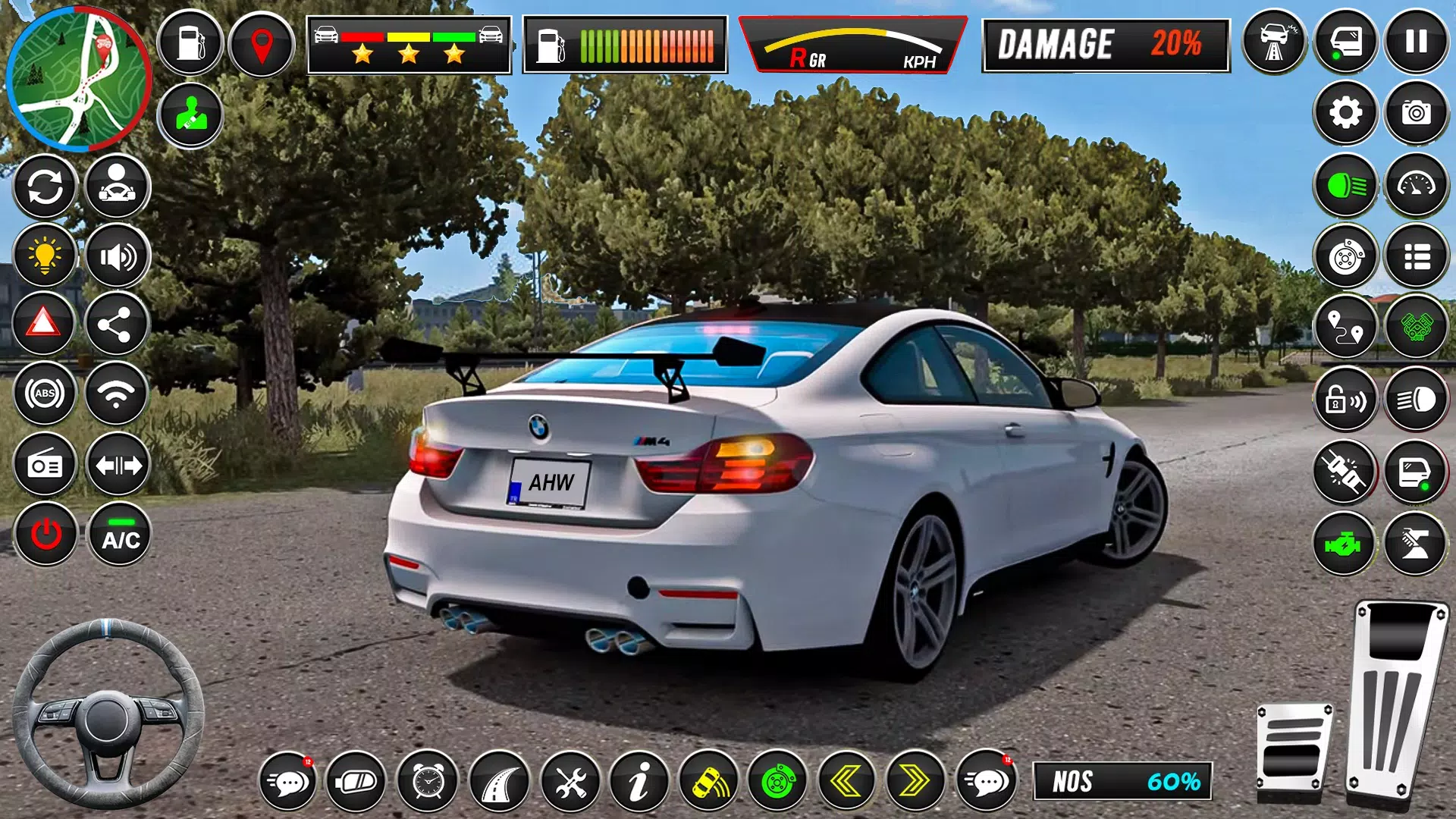The image size is (1456, 819).
Task: Click the green engine check icon
Action: click(x=1344, y=544)
